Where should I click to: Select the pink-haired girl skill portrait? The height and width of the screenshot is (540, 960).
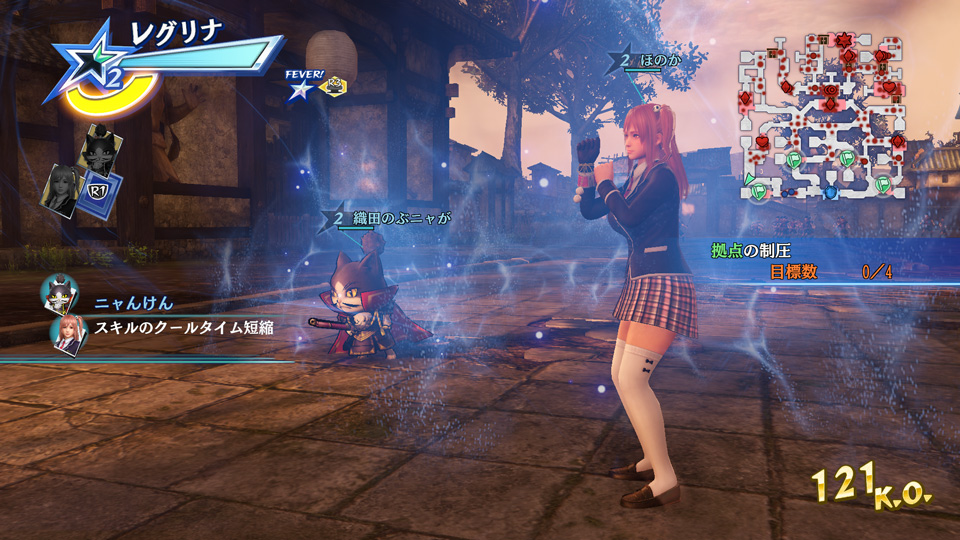[x=67, y=333]
